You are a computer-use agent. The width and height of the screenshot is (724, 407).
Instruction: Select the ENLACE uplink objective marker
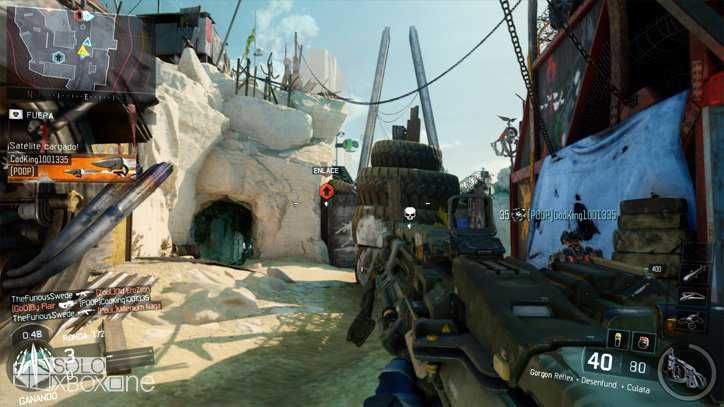326,190
